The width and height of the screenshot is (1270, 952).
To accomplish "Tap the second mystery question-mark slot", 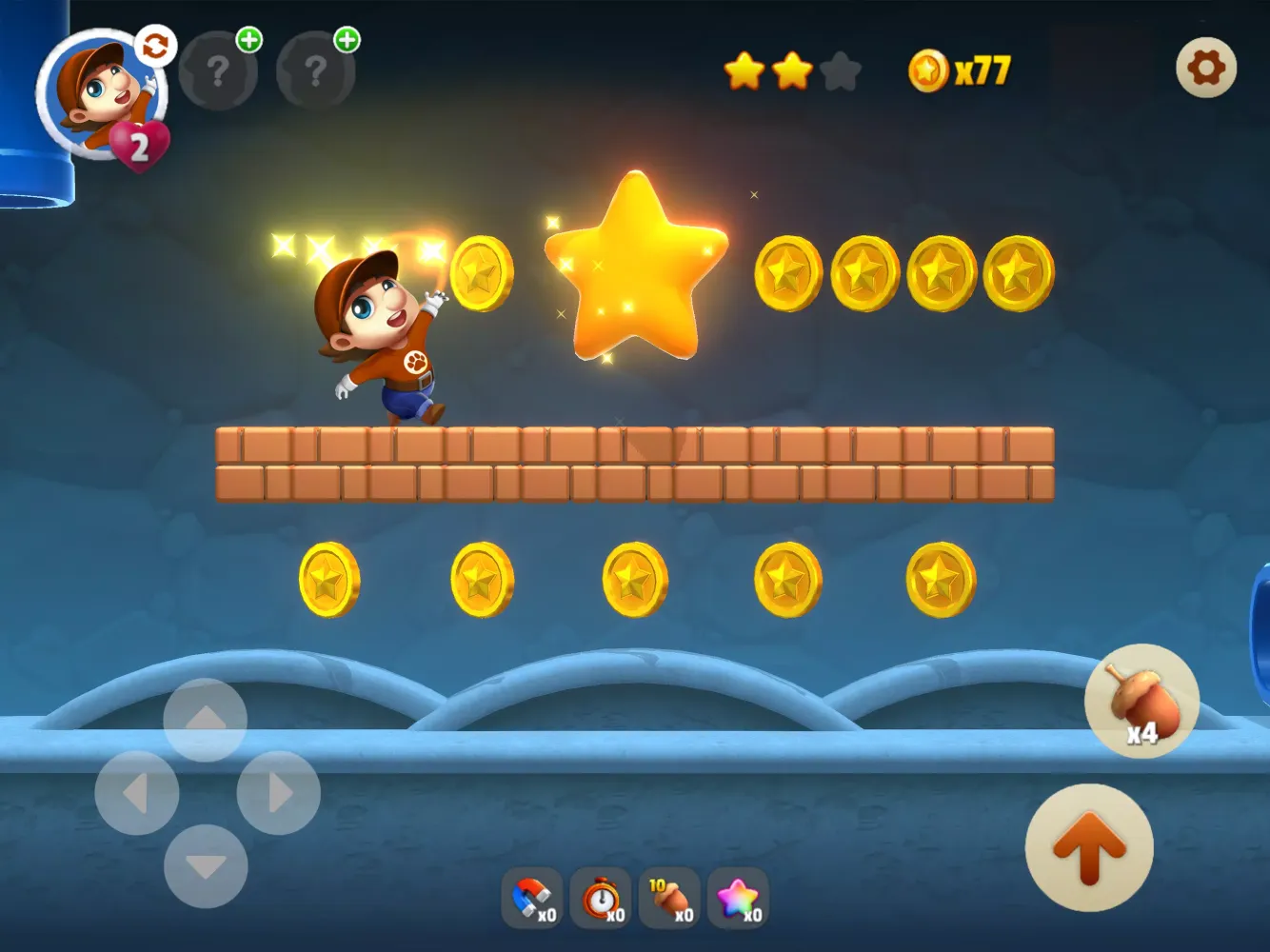I will (x=315, y=71).
